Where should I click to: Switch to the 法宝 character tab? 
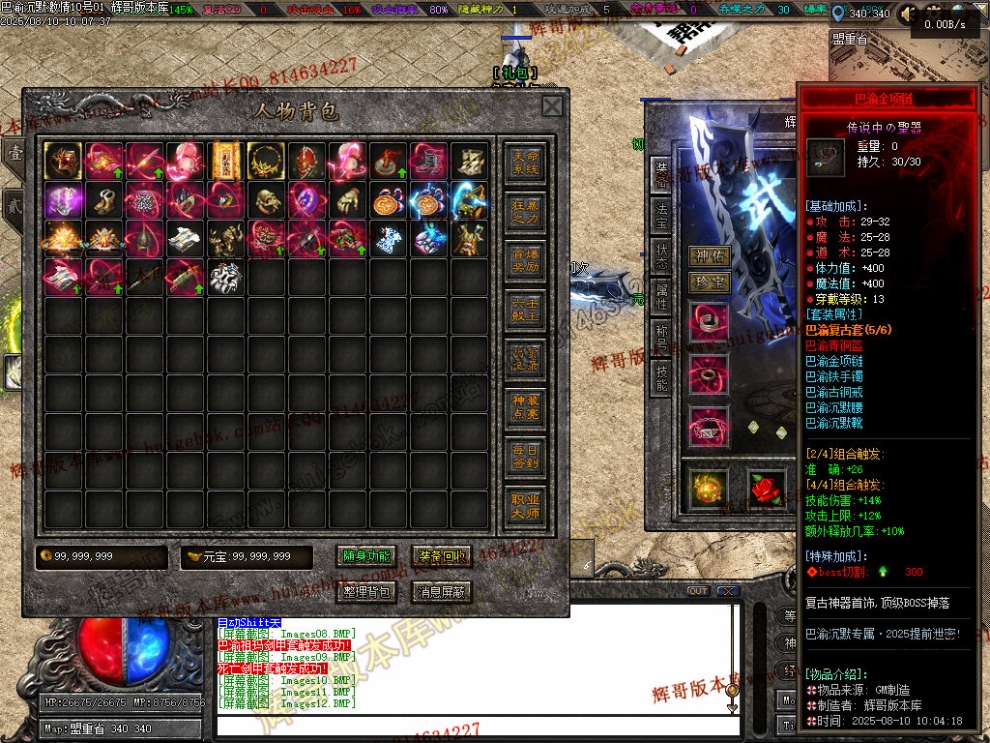click(661, 212)
